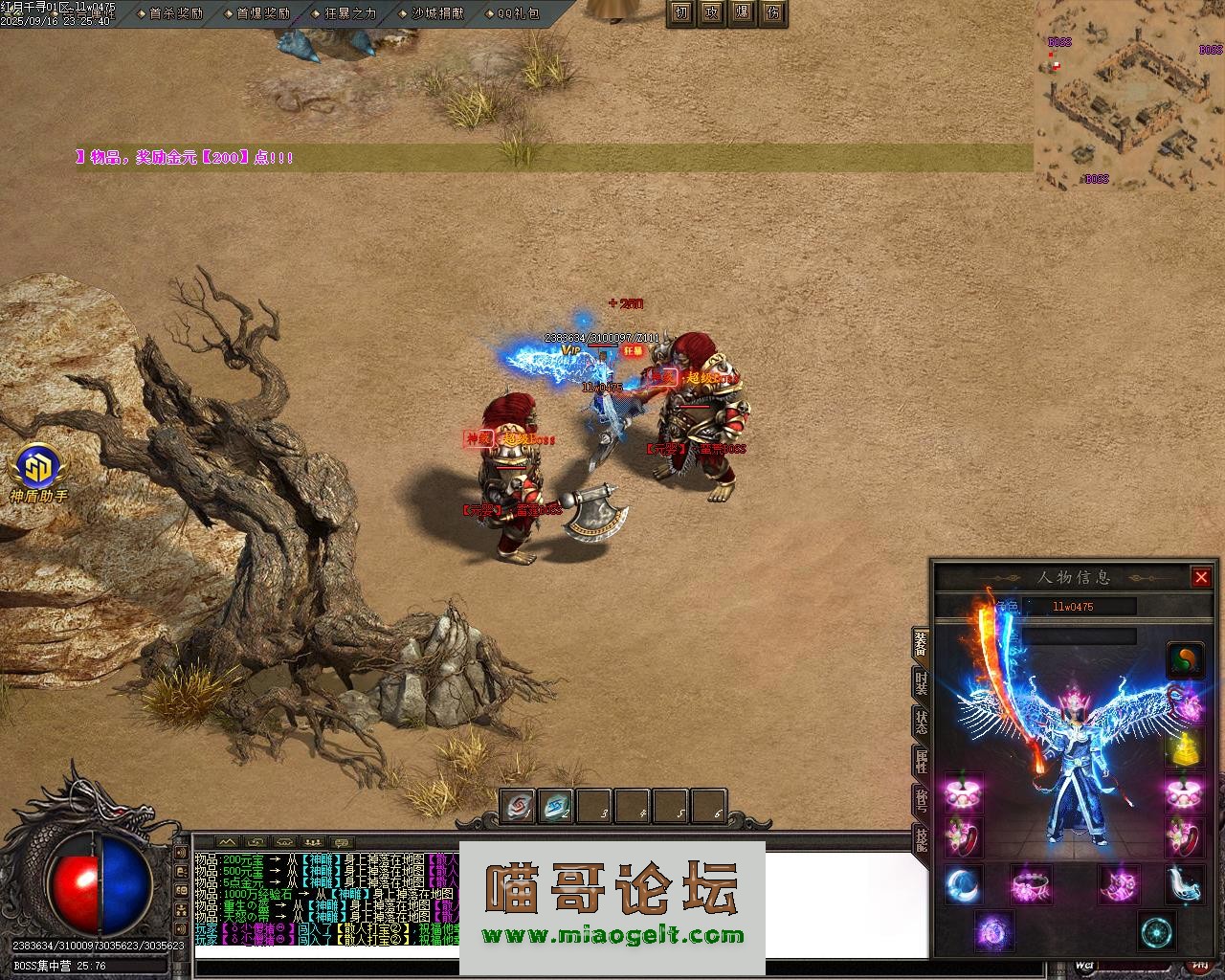Switch to the 时装 fashion tab

(x=921, y=684)
